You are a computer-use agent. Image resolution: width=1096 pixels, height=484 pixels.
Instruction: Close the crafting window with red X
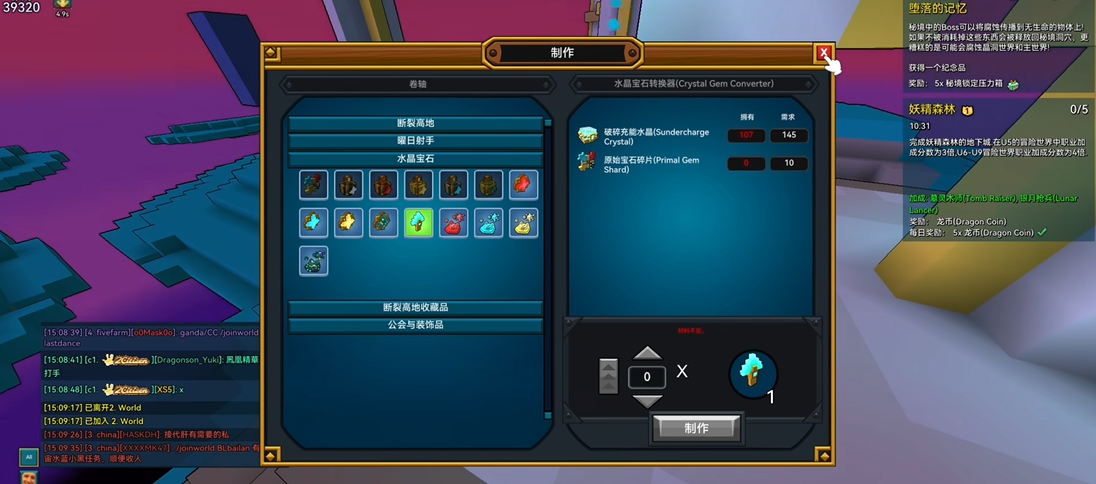coord(823,54)
